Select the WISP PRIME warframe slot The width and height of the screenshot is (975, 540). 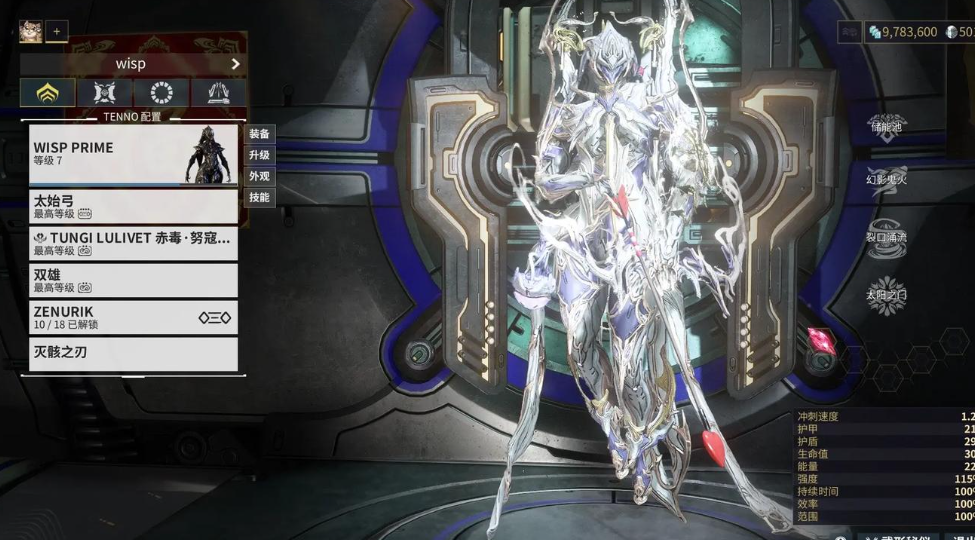click(132, 154)
